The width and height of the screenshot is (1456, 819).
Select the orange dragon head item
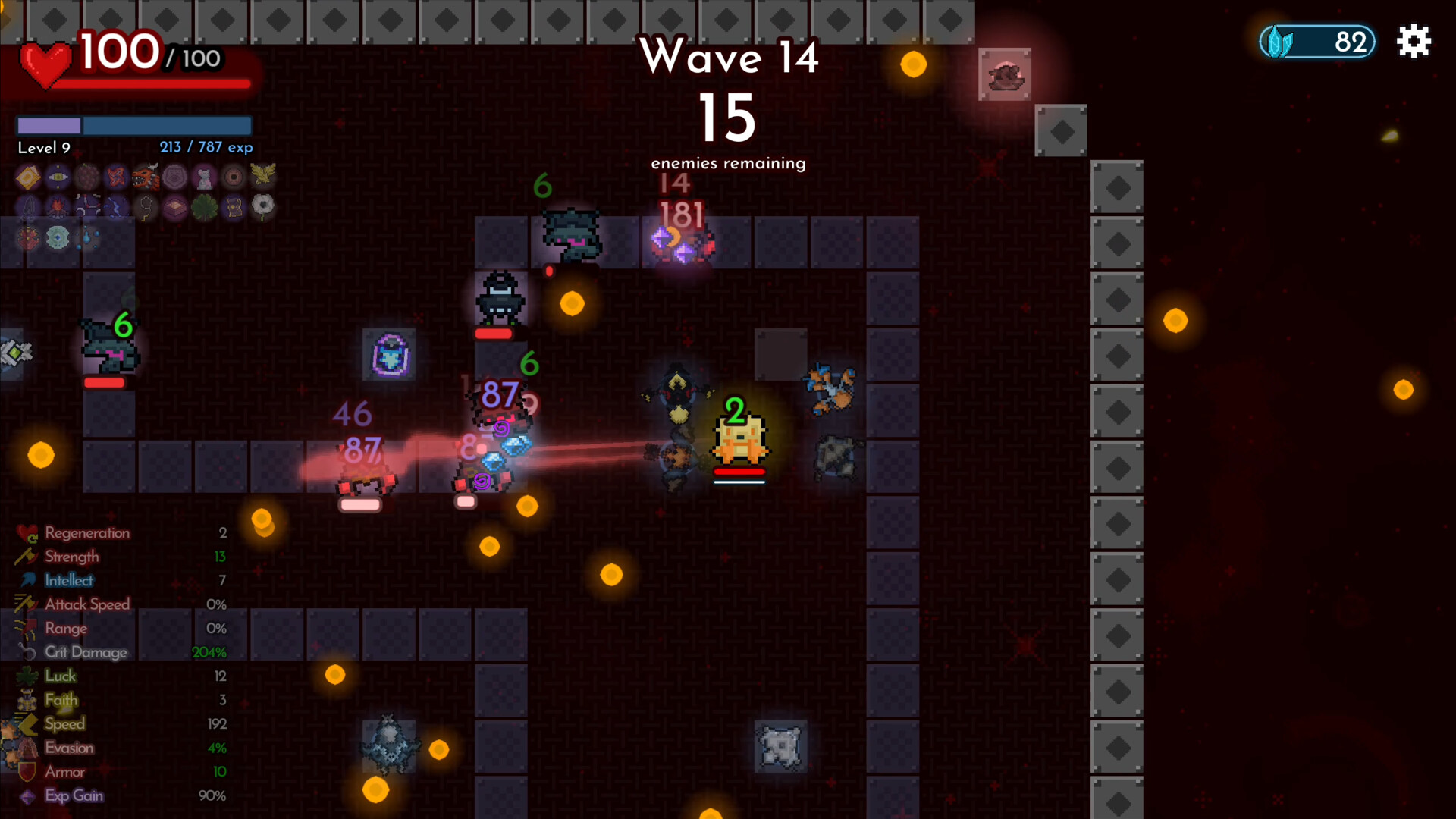click(x=146, y=177)
